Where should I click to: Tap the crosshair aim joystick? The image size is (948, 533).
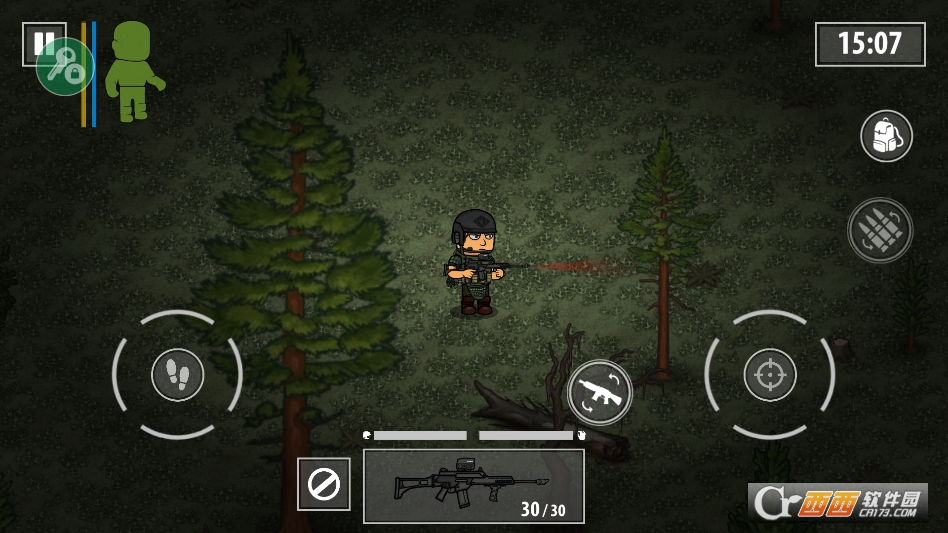(770, 375)
